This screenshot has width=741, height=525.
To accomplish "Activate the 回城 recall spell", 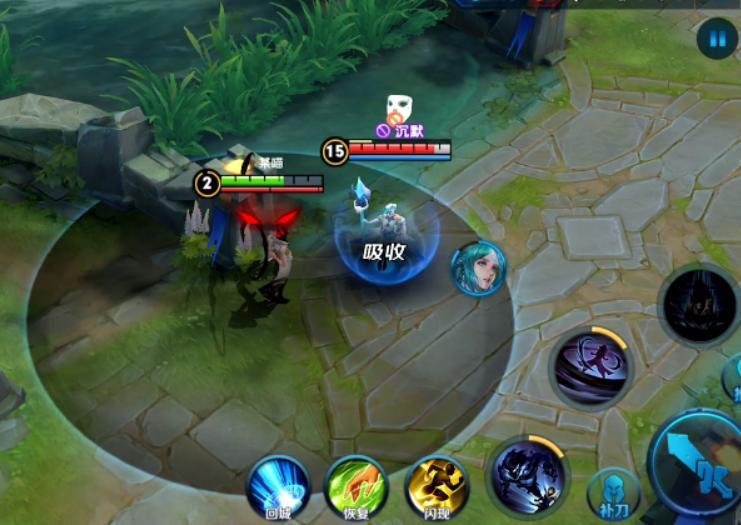I will coord(278,485).
